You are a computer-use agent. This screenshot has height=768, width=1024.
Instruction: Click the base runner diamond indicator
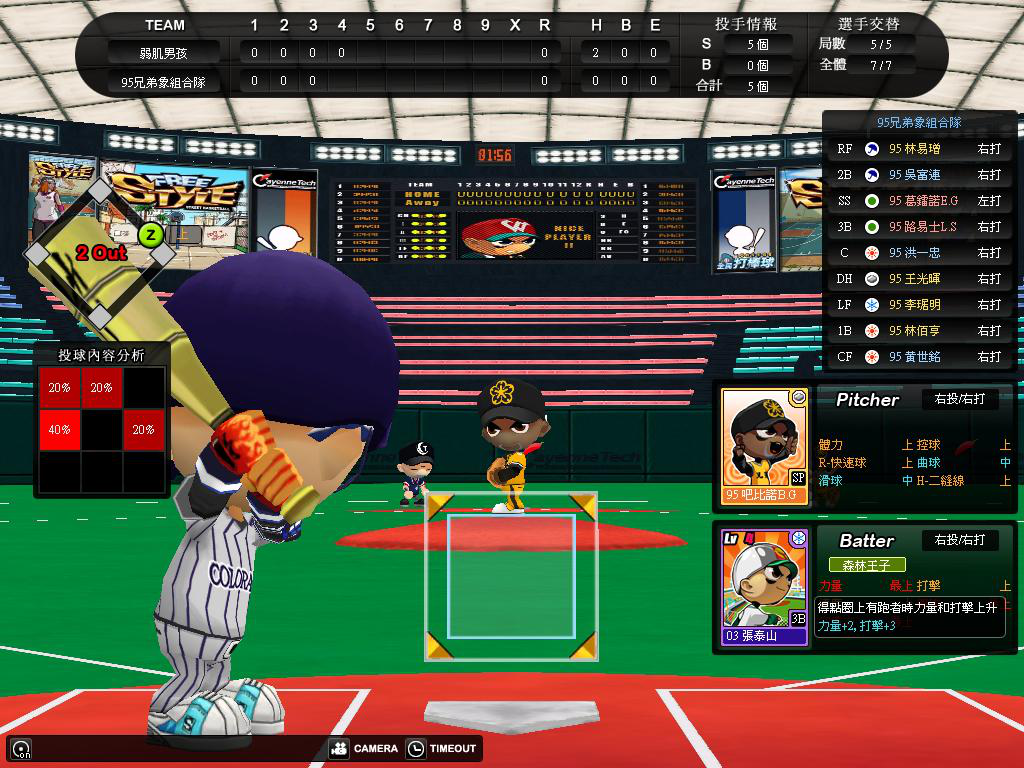pyautogui.click(x=100, y=253)
